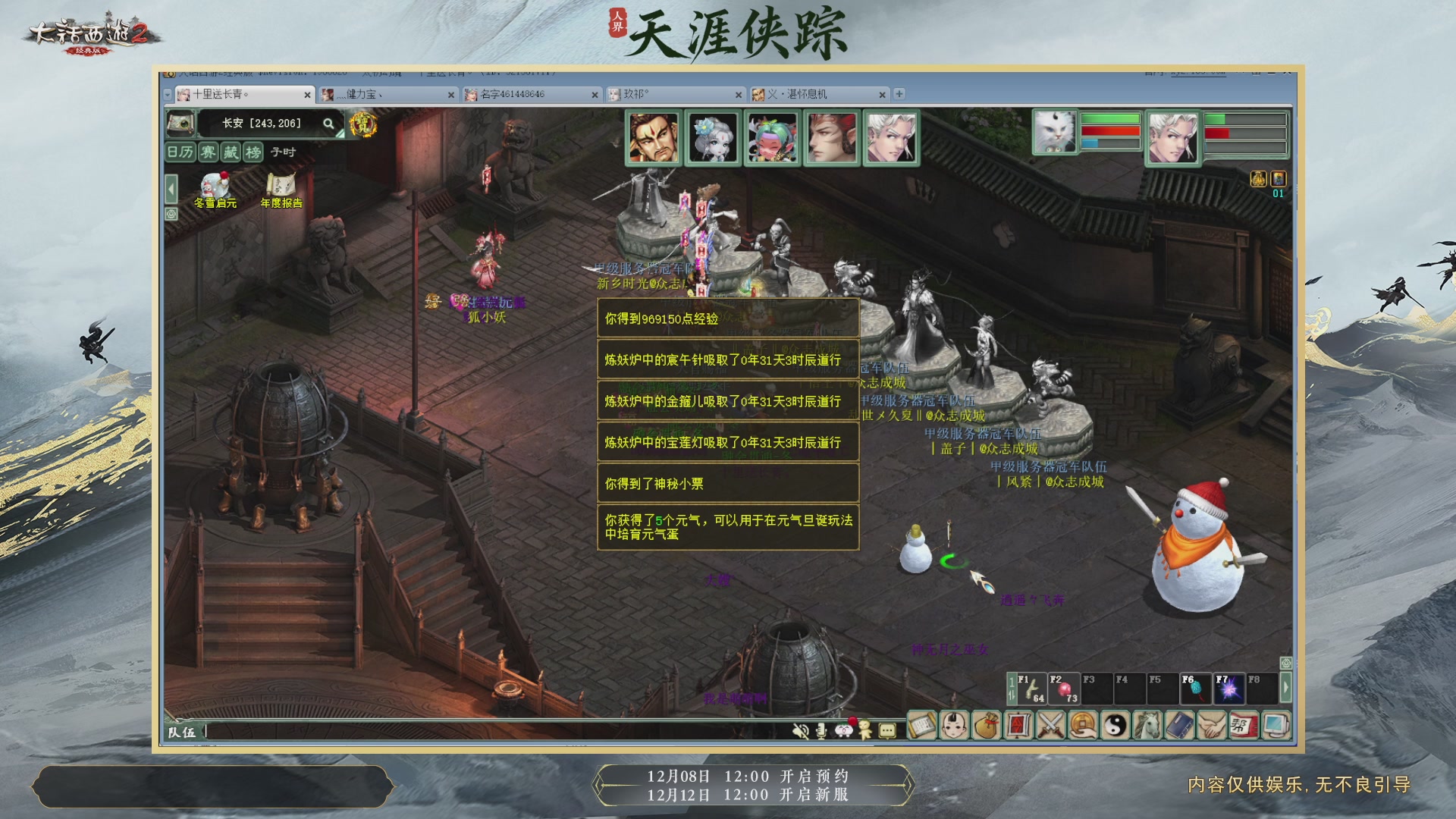The height and width of the screenshot is (819, 1456).
Task: Click the magnifier to search coordinates
Action: [328, 124]
